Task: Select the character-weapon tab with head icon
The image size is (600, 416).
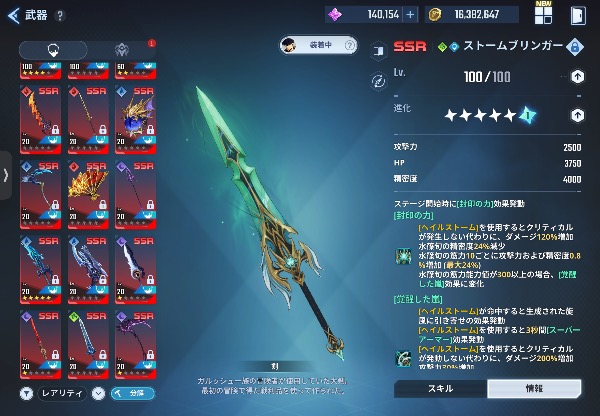Action: tap(53, 49)
